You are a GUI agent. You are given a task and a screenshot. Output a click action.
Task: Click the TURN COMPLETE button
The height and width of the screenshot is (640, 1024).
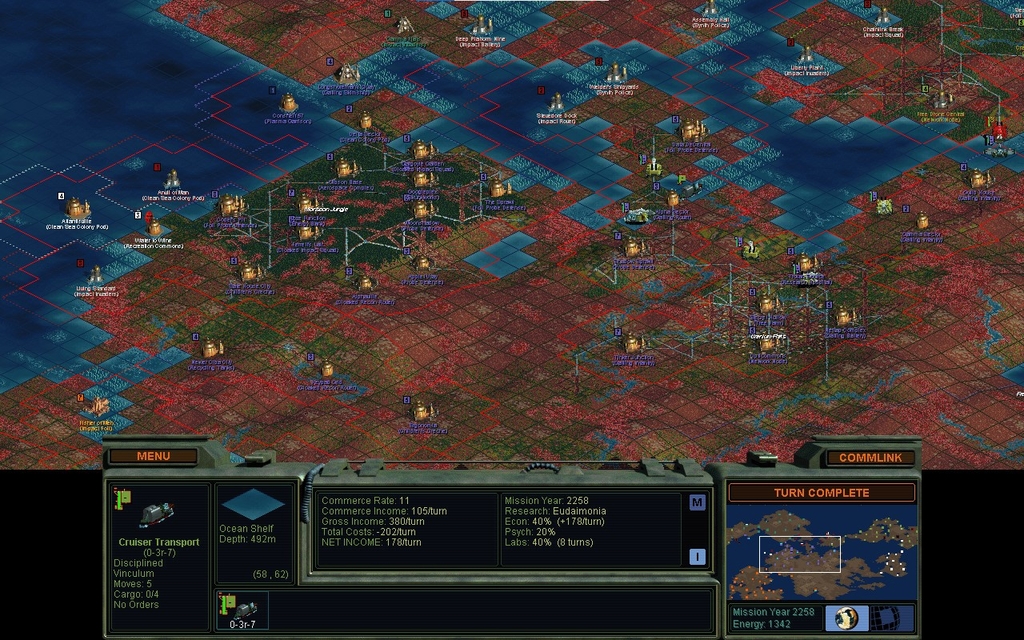(x=821, y=493)
